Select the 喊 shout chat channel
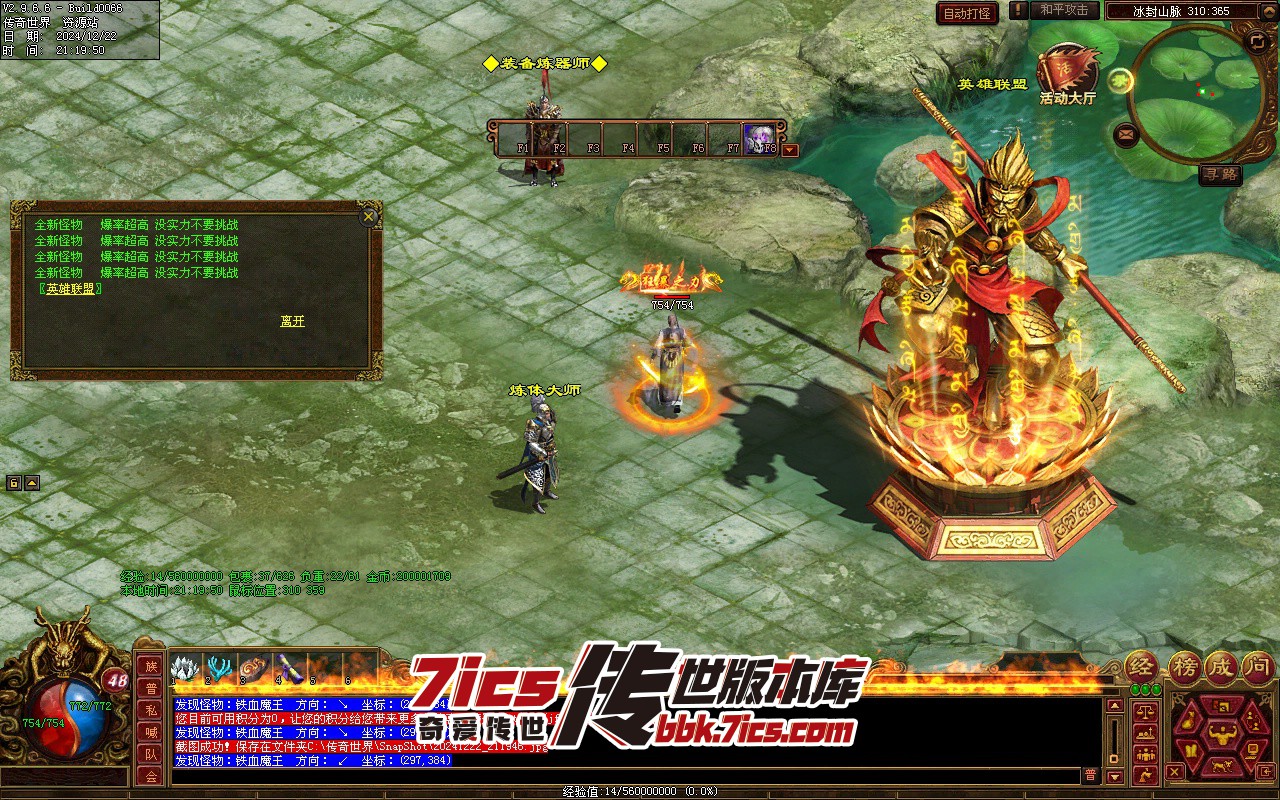The width and height of the screenshot is (1280, 800). (x=151, y=733)
